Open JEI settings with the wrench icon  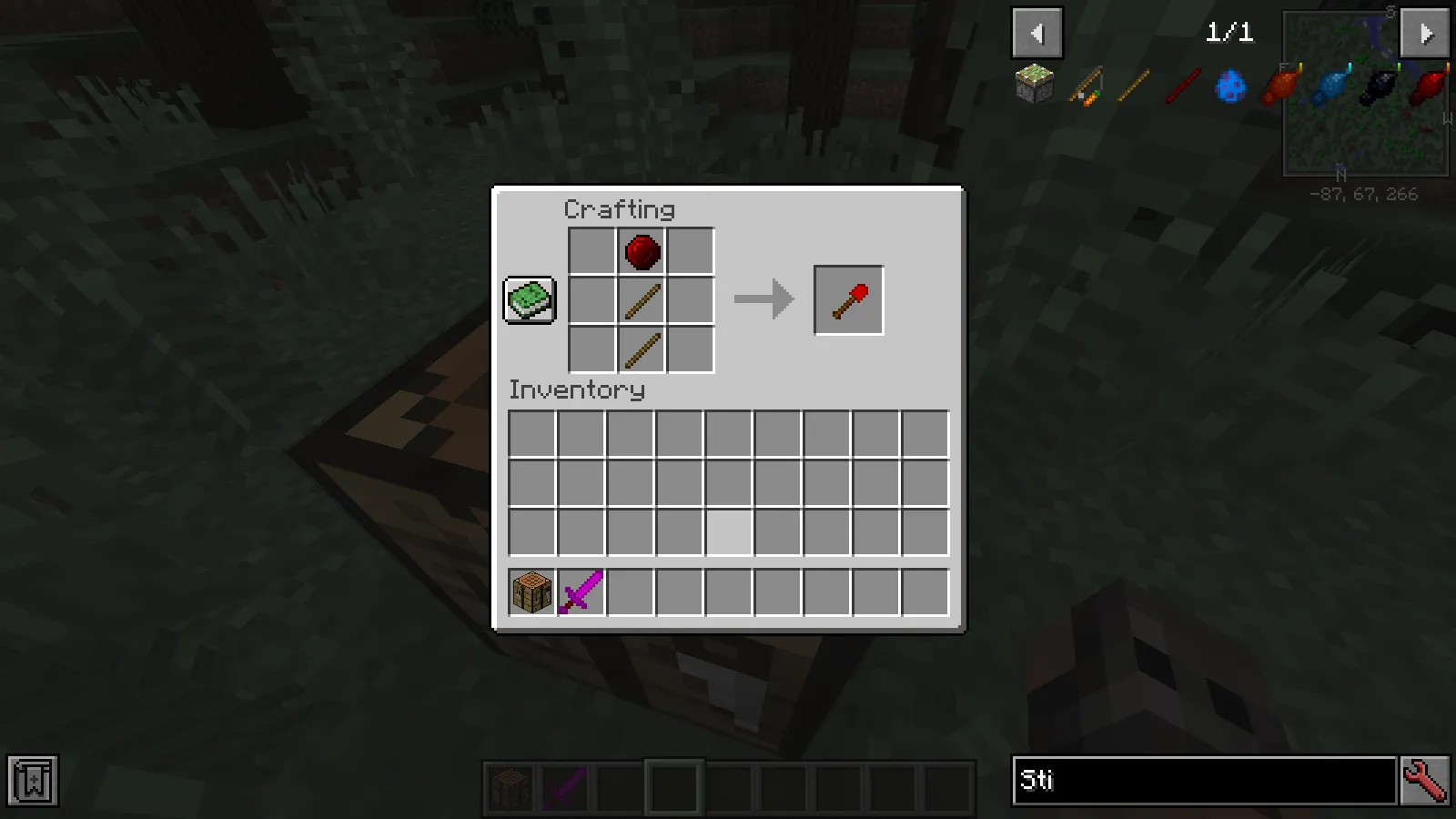(1428, 780)
